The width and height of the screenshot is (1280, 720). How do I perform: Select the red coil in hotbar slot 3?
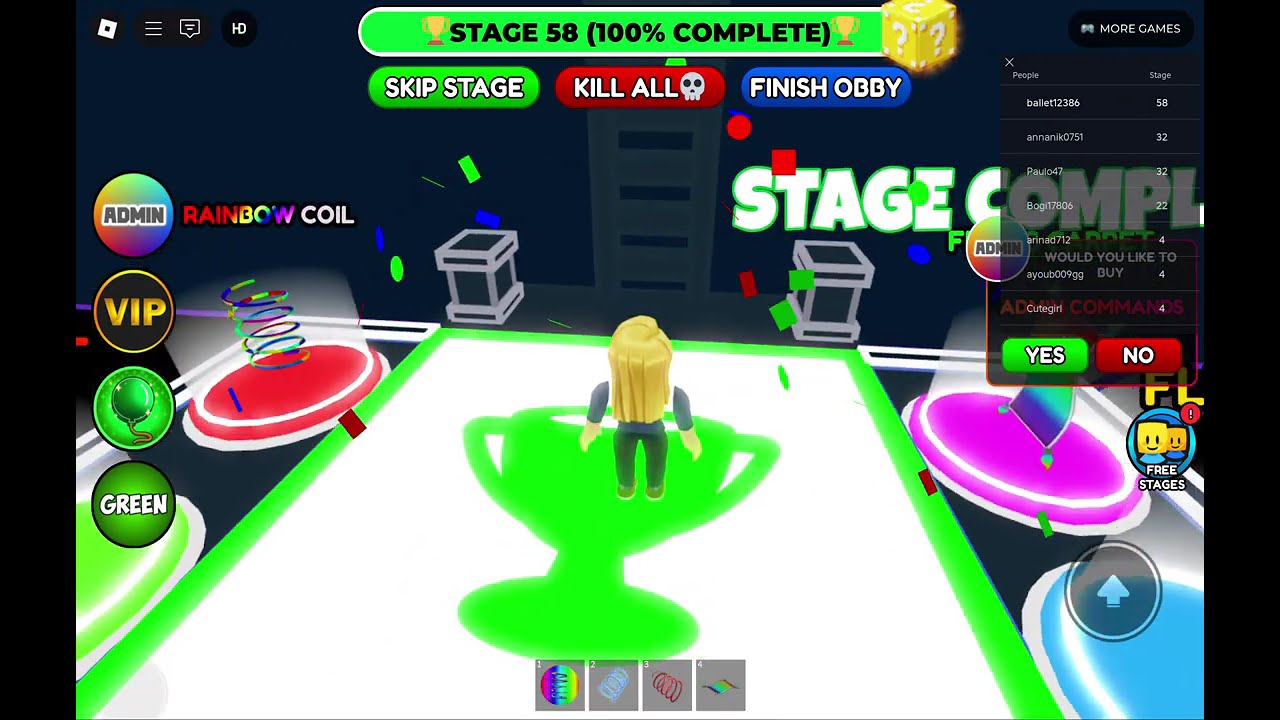click(x=667, y=685)
